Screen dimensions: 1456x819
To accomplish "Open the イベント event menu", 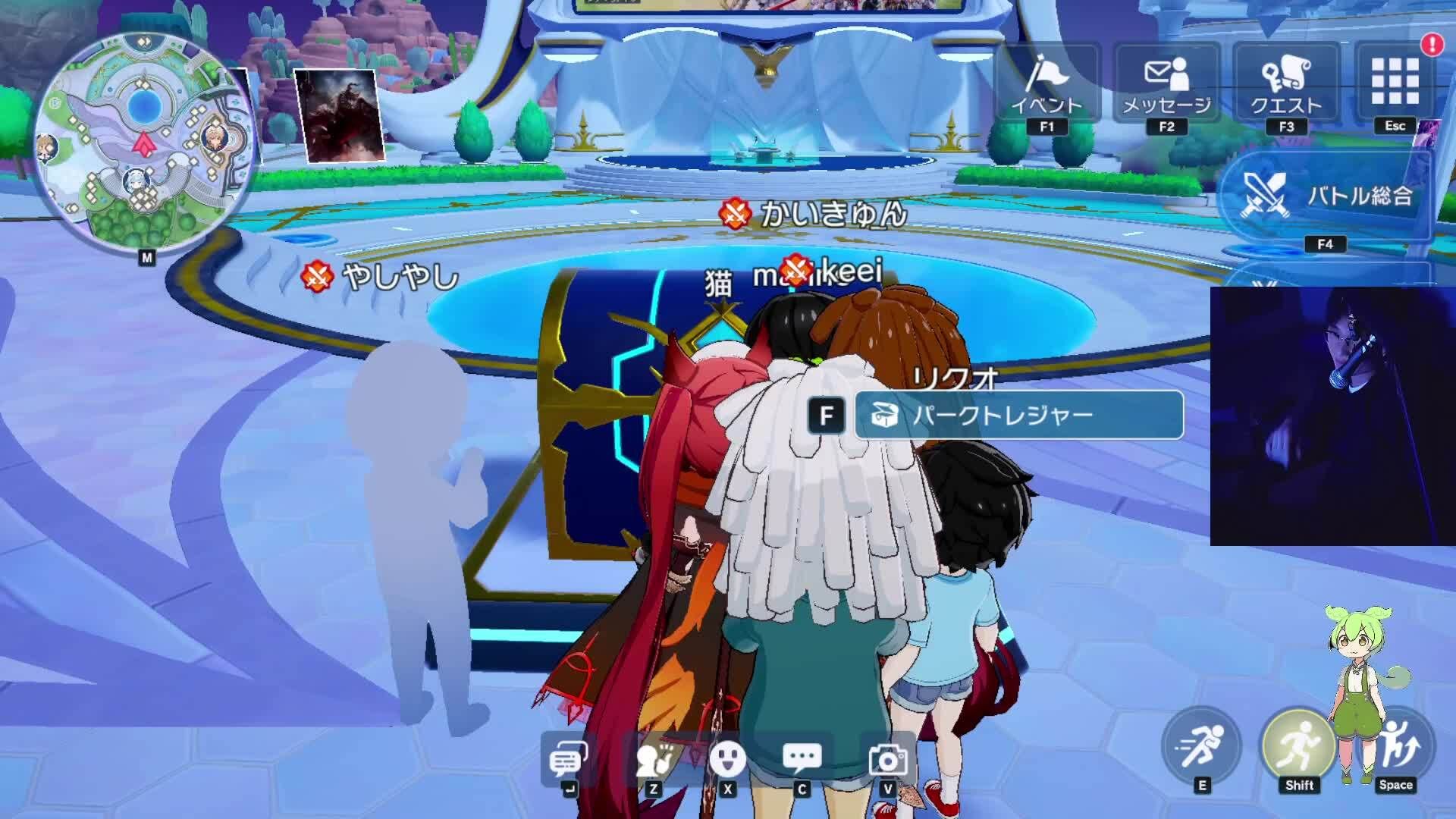I will [x=1049, y=83].
